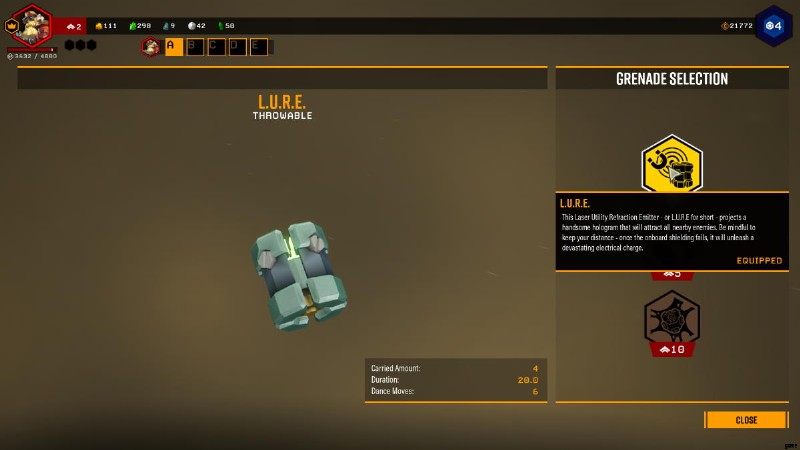Switch to loadout A
Screen dimensions: 800x450
point(173,46)
